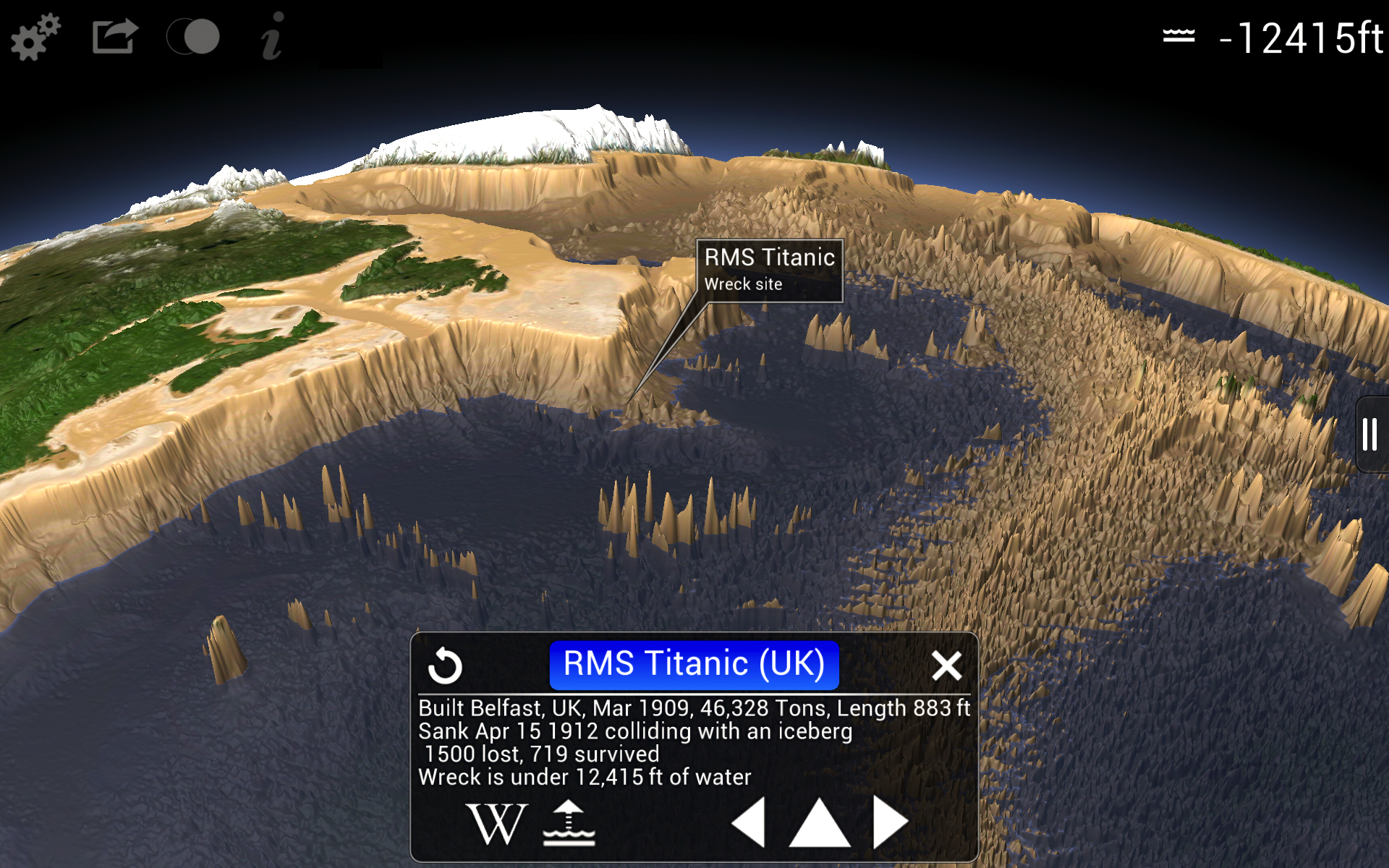Click the 'Wreck site' subtitle in the callout

pyautogui.click(x=744, y=284)
